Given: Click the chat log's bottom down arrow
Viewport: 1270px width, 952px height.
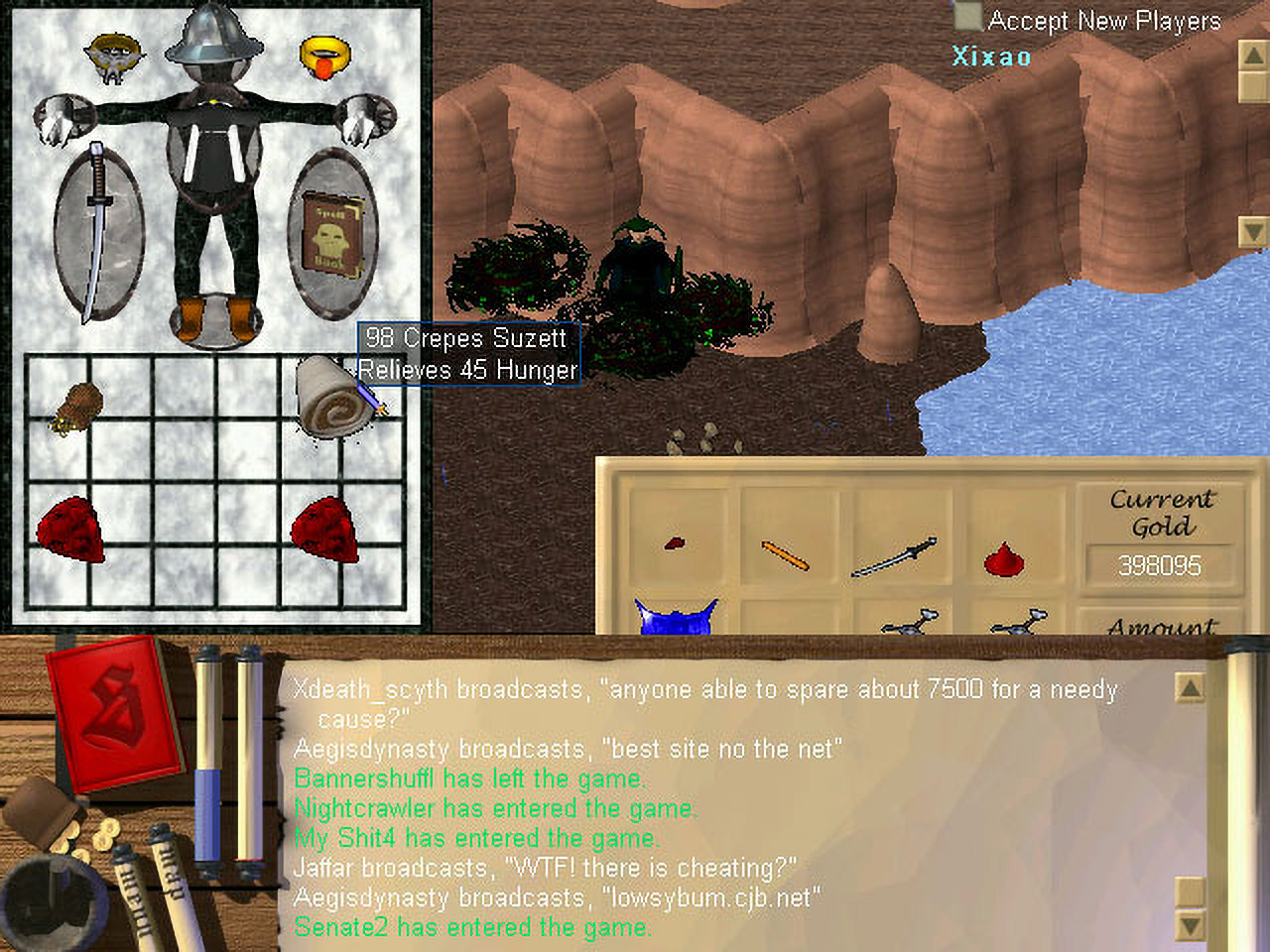Looking at the screenshot, I should [x=1190, y=926].
